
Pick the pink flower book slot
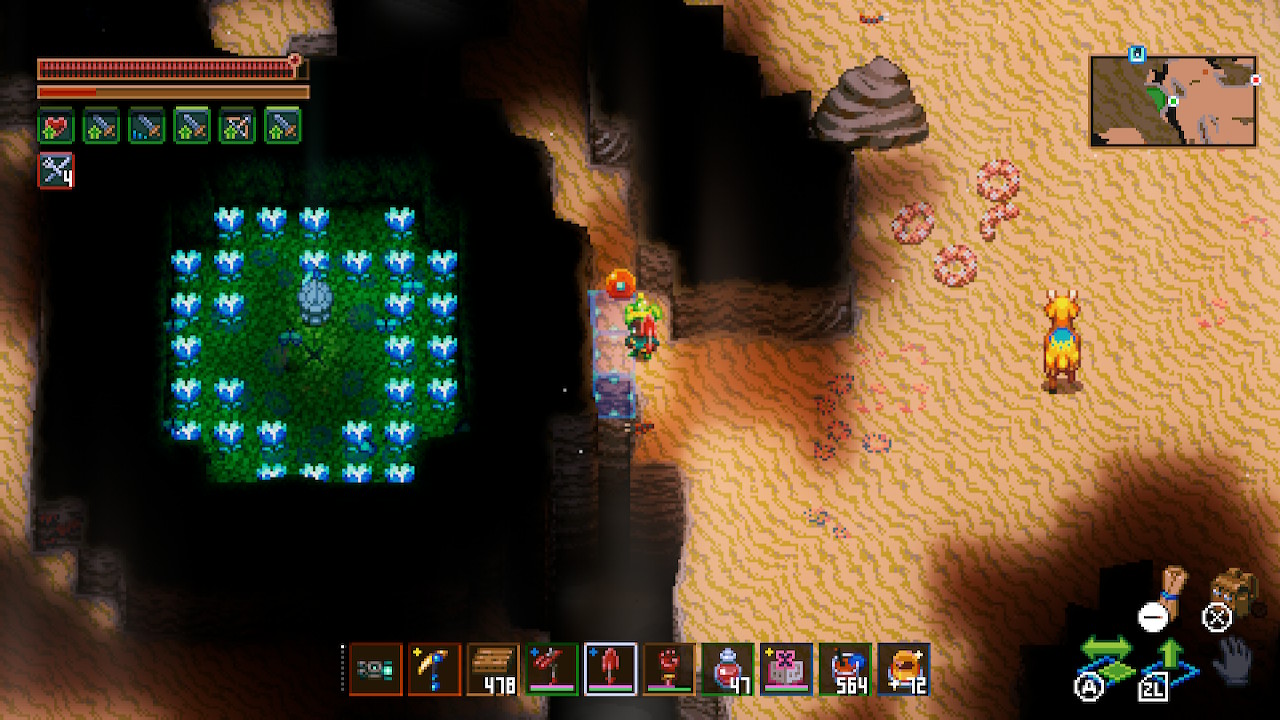tap(786, 669)
